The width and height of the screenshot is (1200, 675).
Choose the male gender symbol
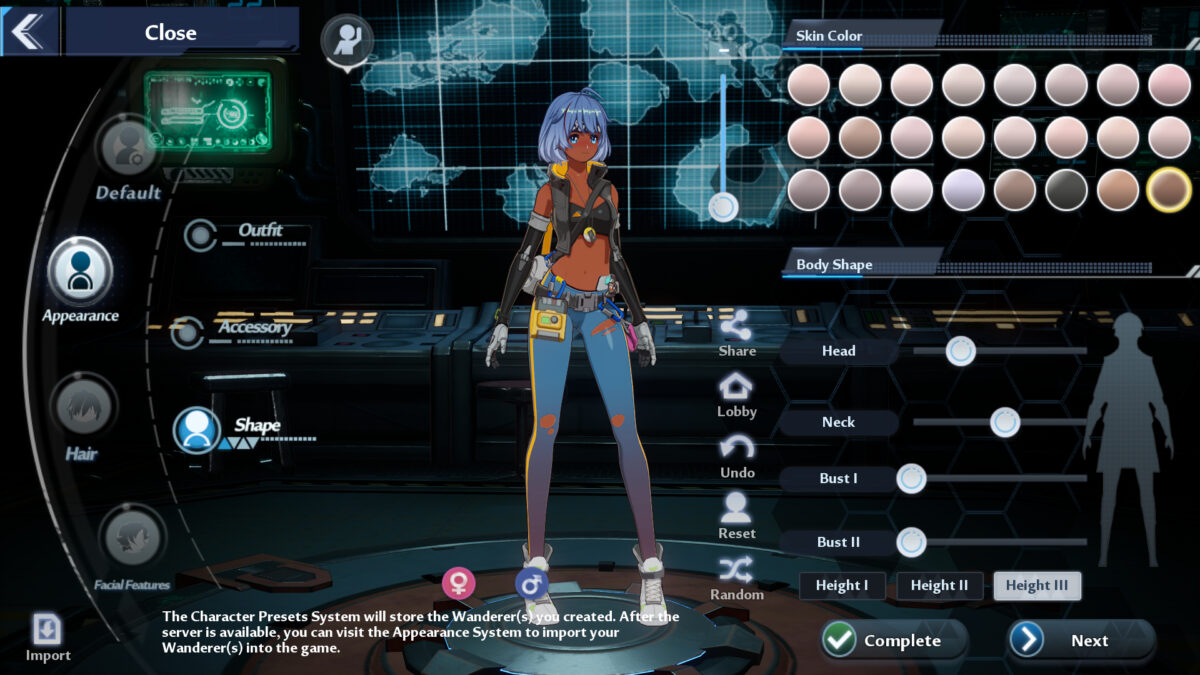click(531, 583)
